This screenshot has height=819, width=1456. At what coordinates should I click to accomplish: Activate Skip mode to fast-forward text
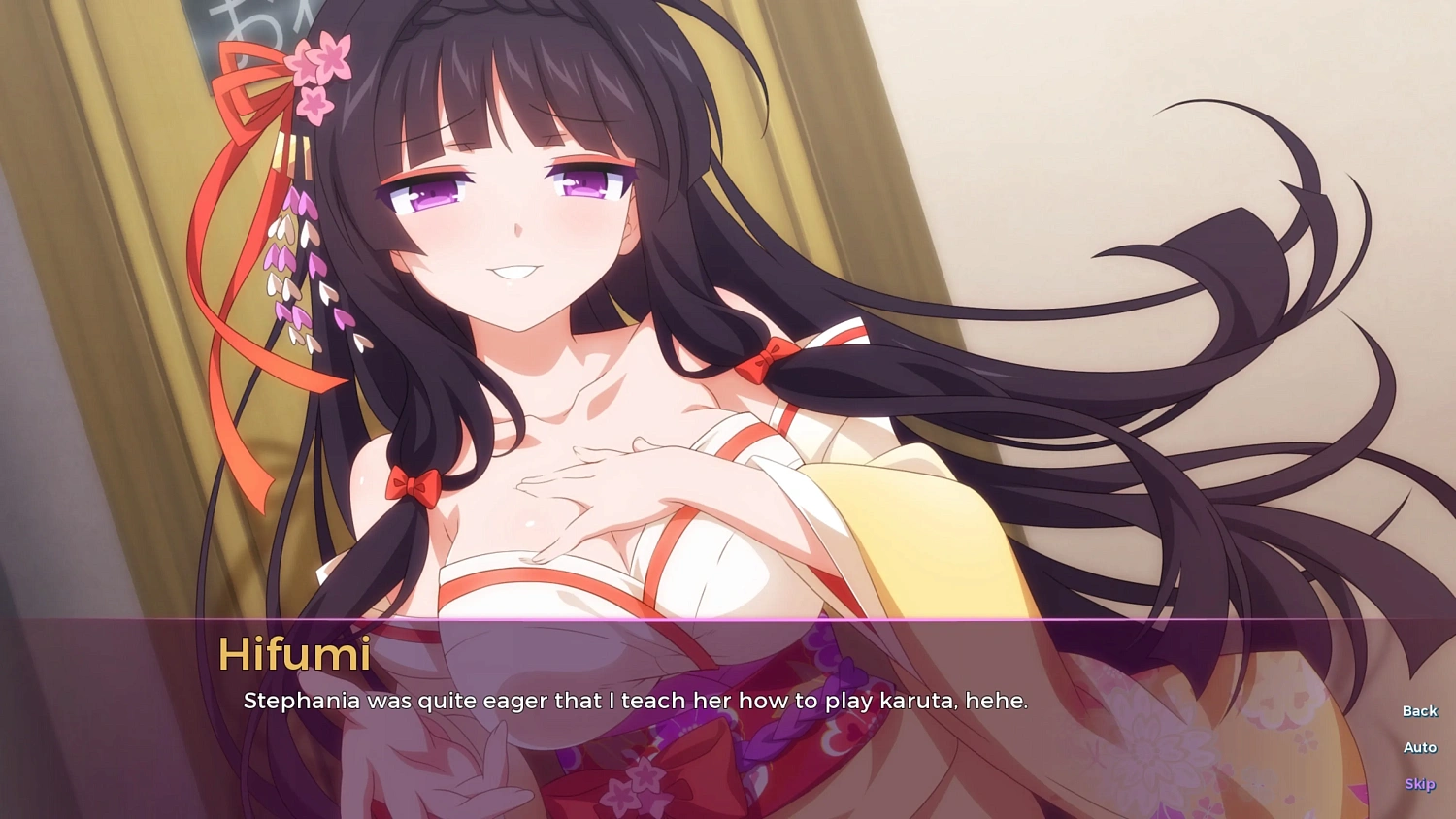(1419, 783)
